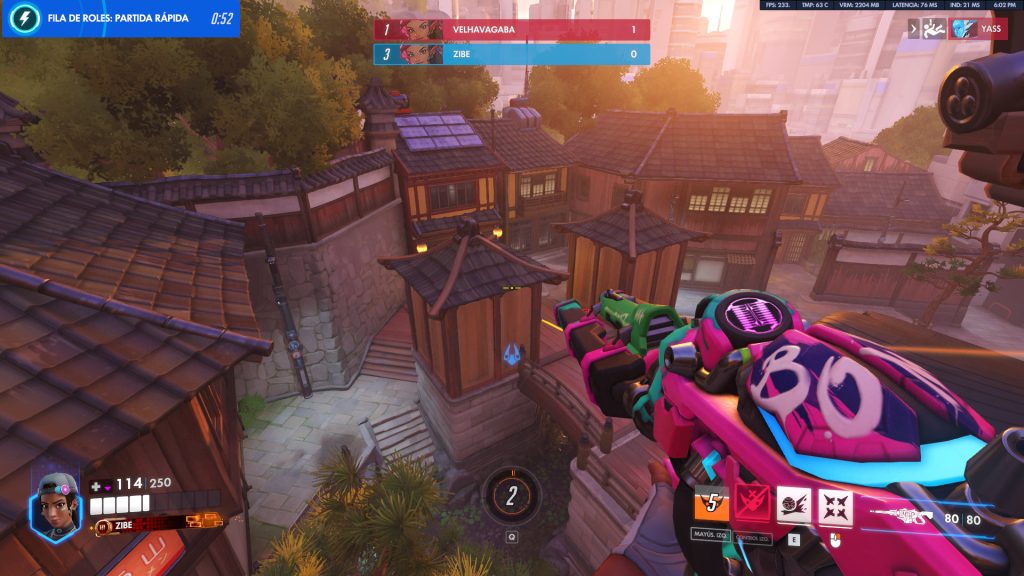Open the Fila de Roles: Partida Rápida banner
Screen dimensions: 1024x576
click(120, 18)
